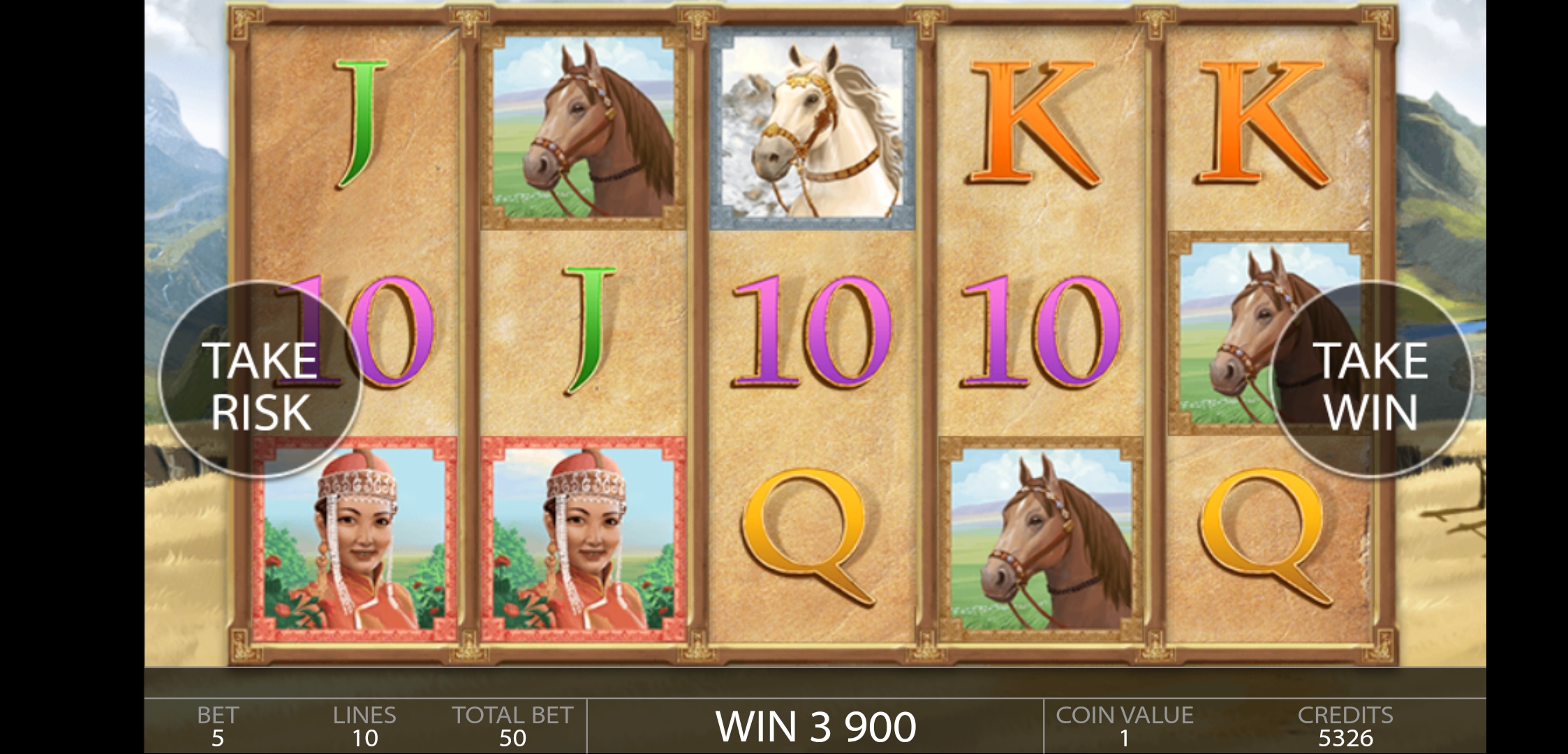This screenshot has height=754, width=1568.
Task: Adjust the Lines count setting
Action: (364, 727)
